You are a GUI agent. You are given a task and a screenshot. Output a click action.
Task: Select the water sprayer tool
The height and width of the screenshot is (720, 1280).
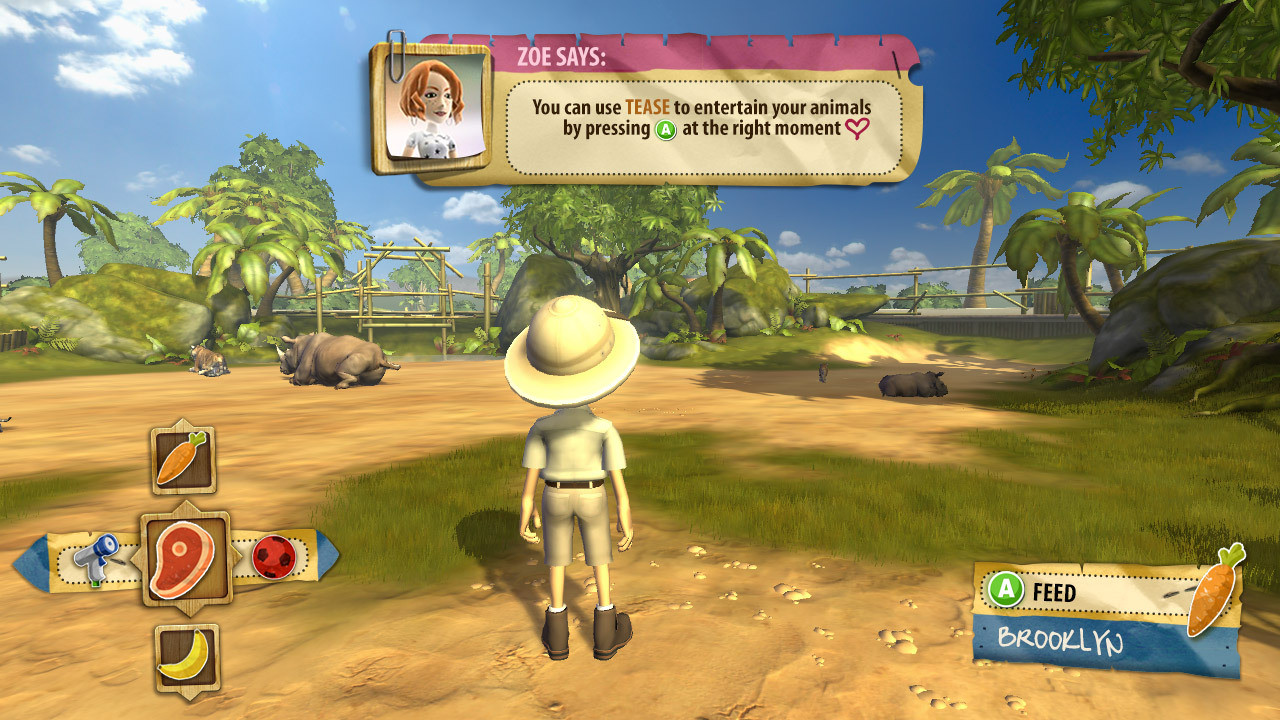(100, 558)
